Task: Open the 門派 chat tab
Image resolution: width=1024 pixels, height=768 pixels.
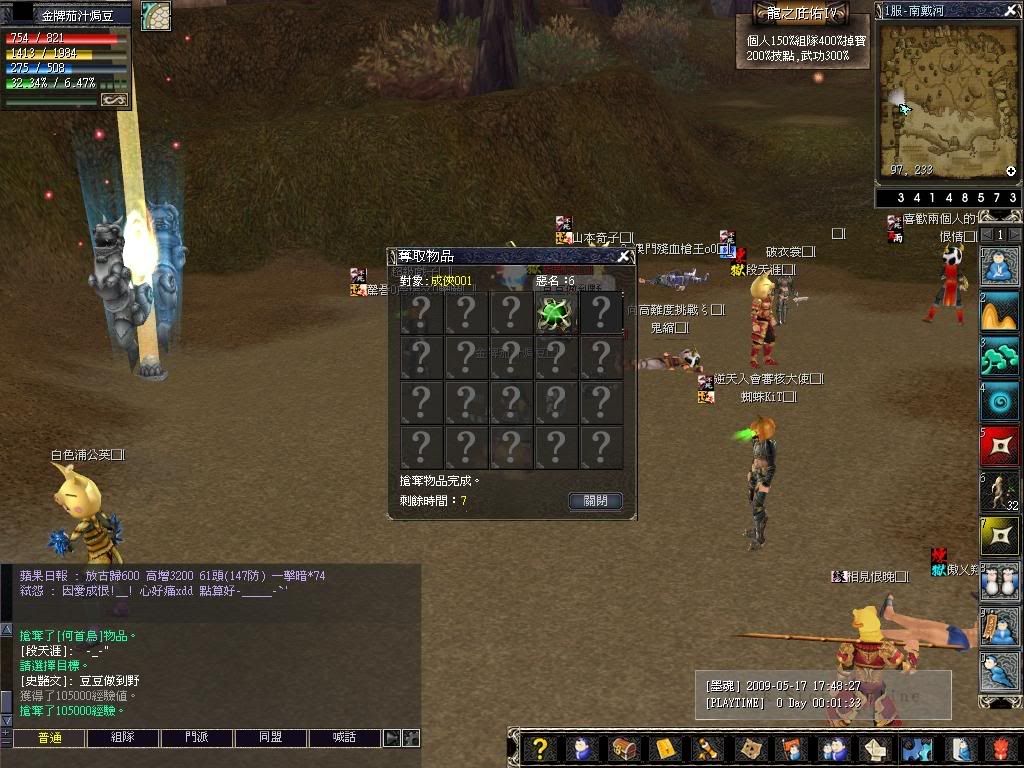Action: [x=196, y=738]
